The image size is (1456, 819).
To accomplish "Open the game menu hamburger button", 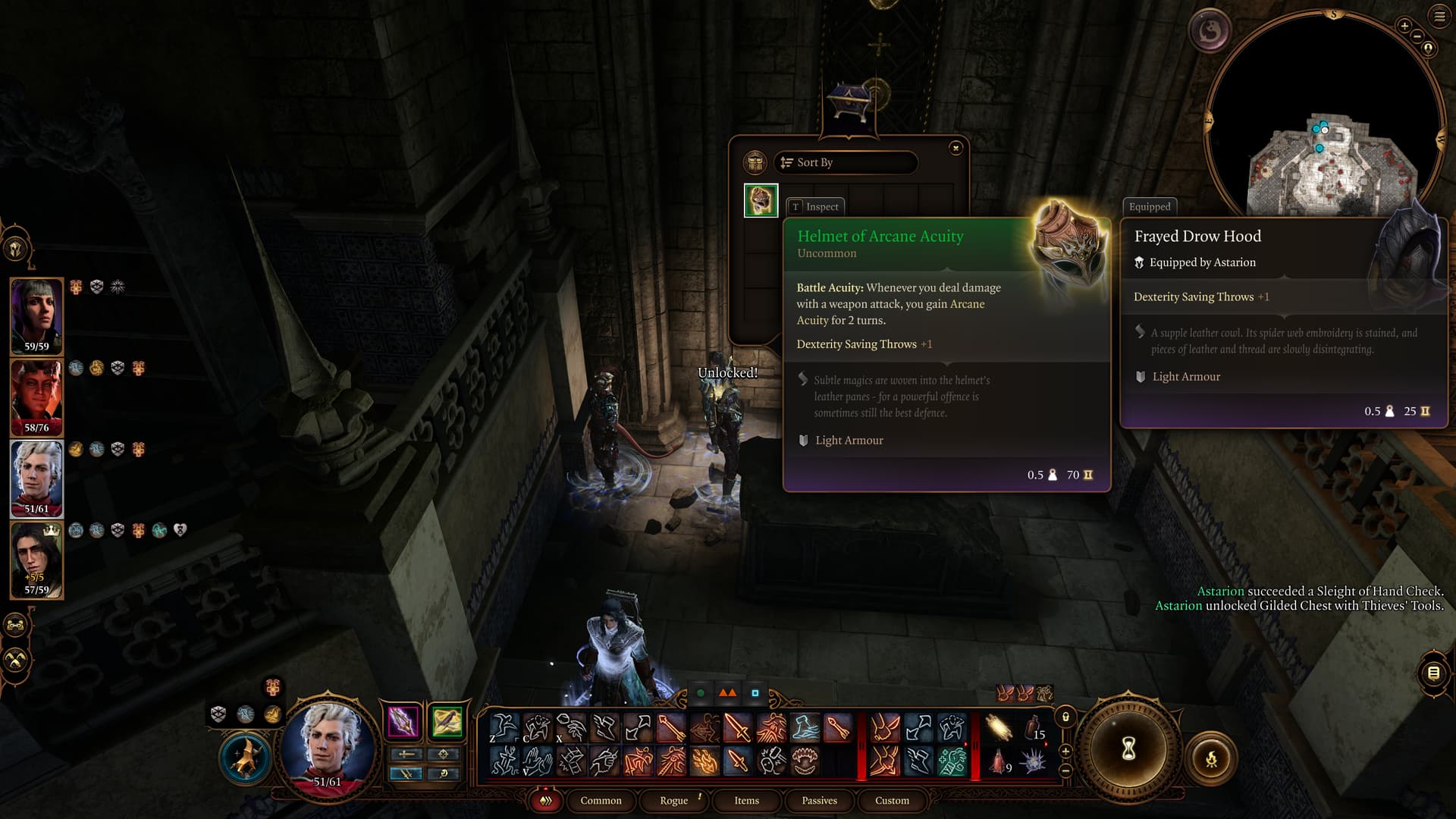I will 1439,17.
